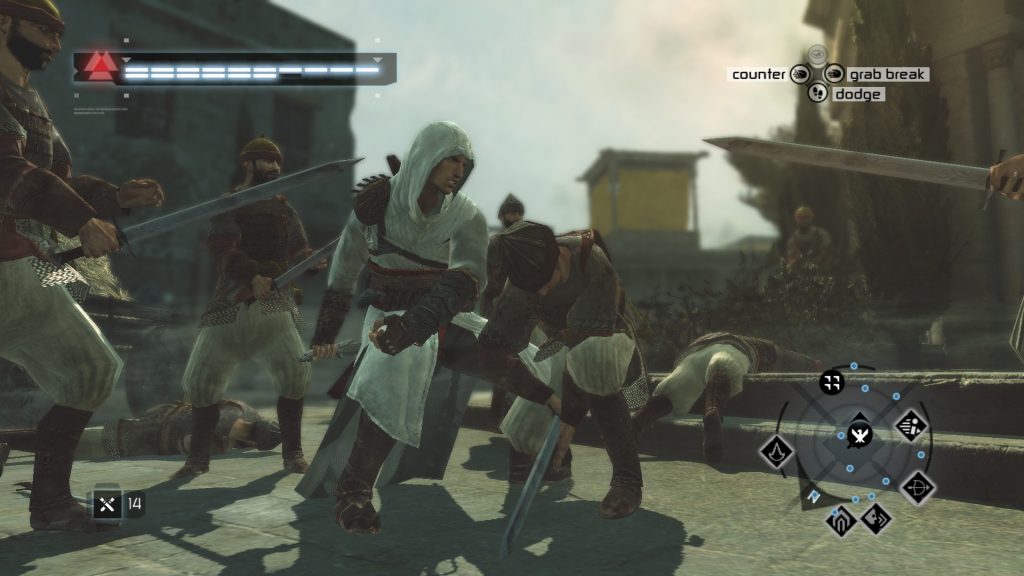
Task: Click the red triangle synchronization emblem
Action: click(x=99, y=67)
